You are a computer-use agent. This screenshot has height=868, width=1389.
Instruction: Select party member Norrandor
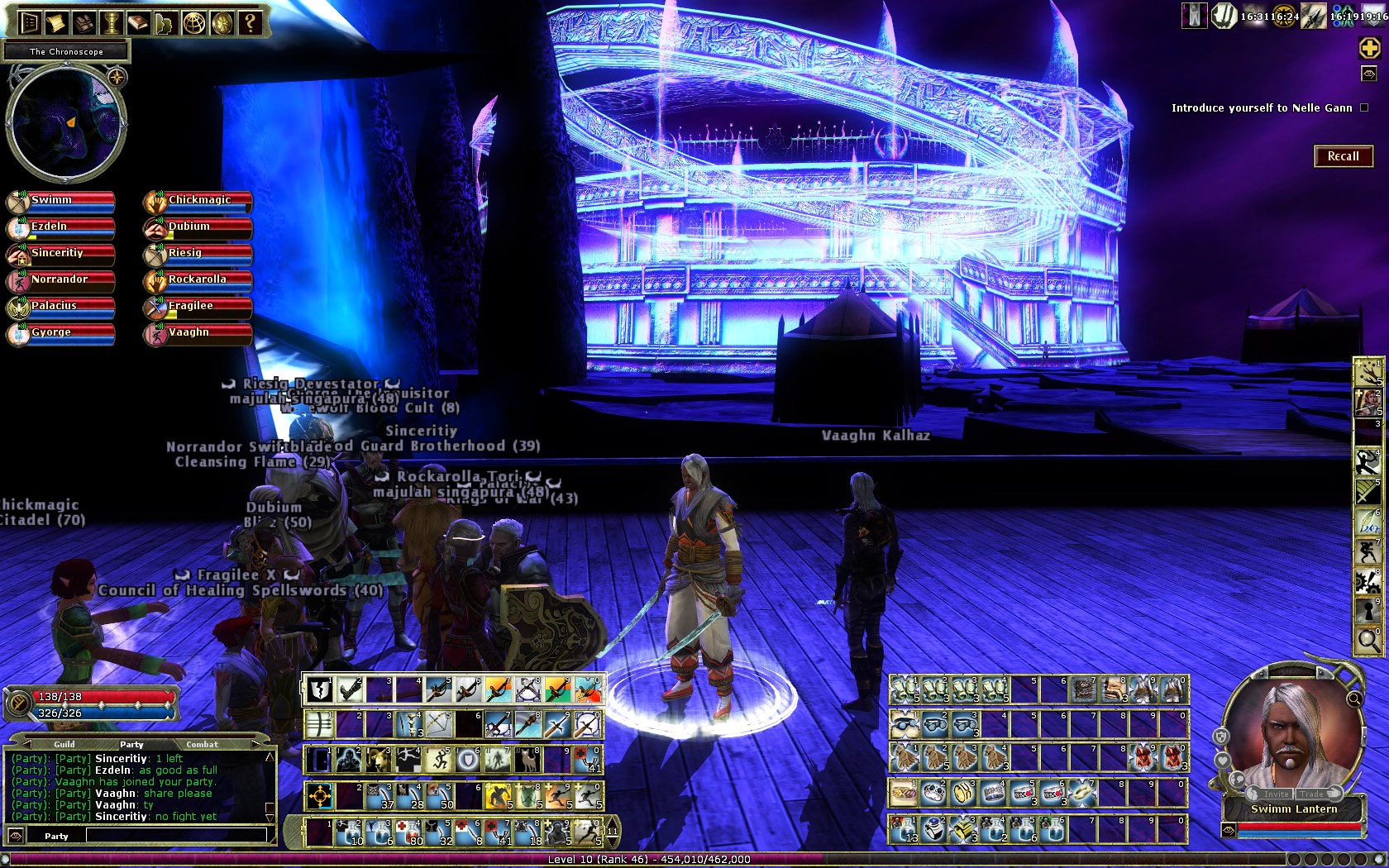(x=61, y=280)
